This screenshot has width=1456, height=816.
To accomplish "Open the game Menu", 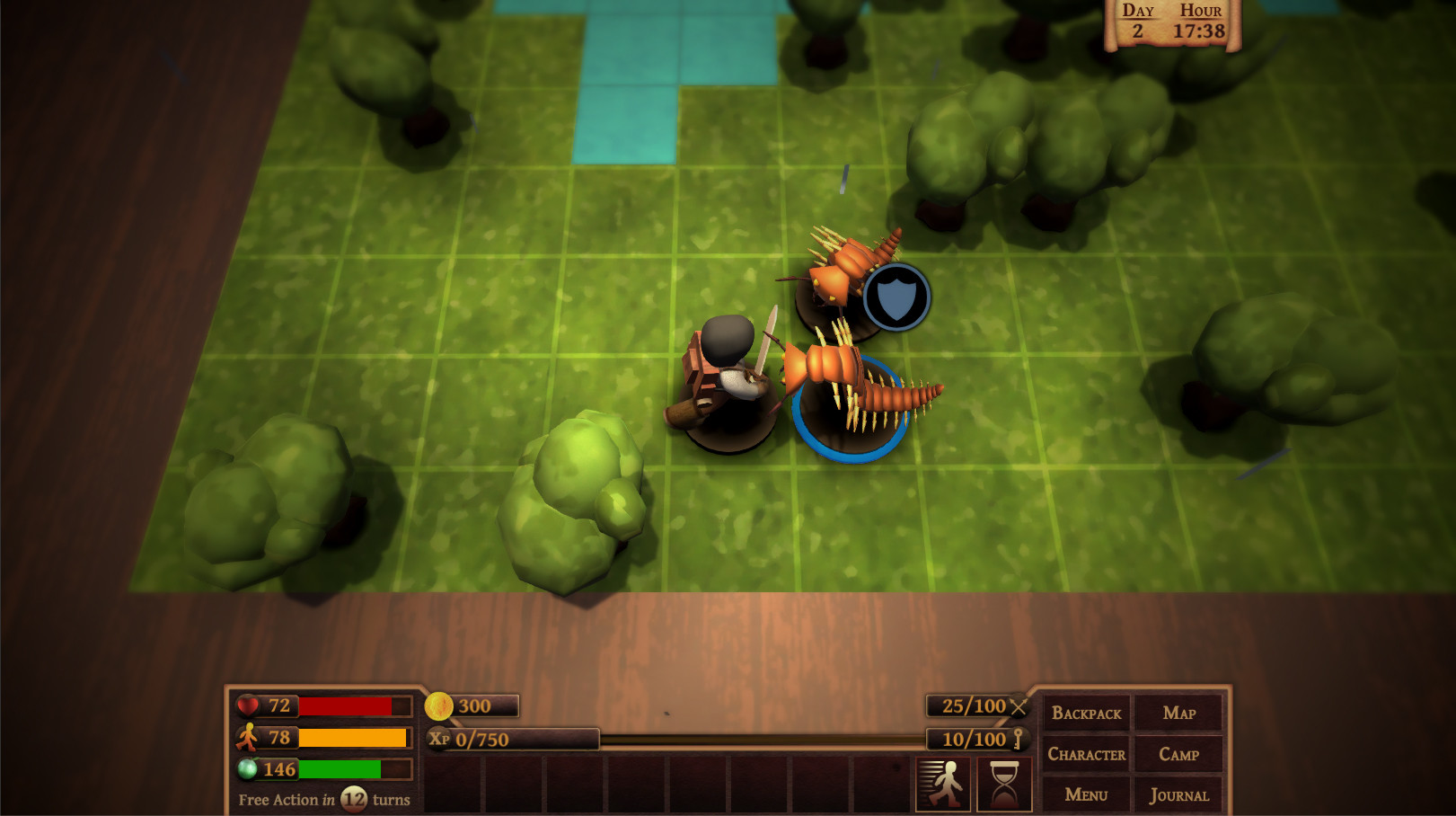I will (x=1086, y=794).
